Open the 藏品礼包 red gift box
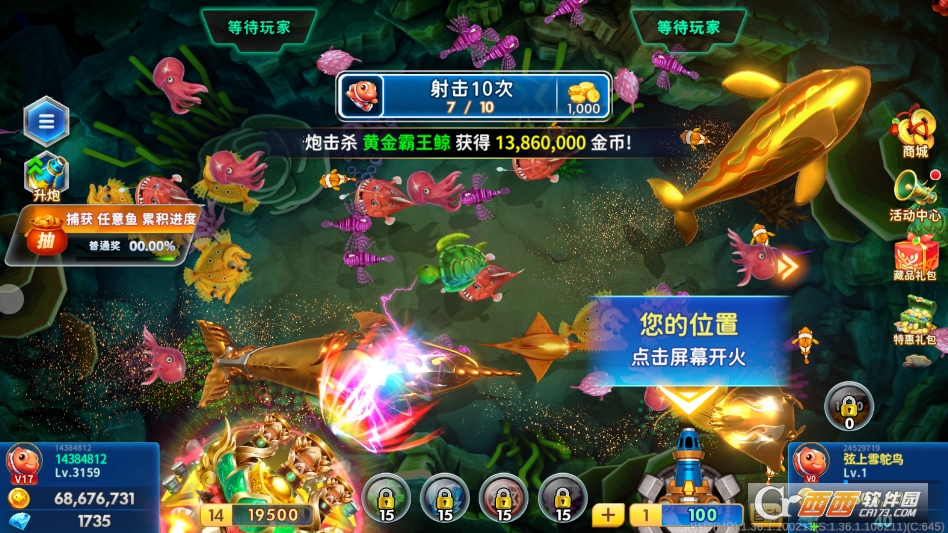Image resolution: width=948 pixels, height=533 pixels. point(915,259)
